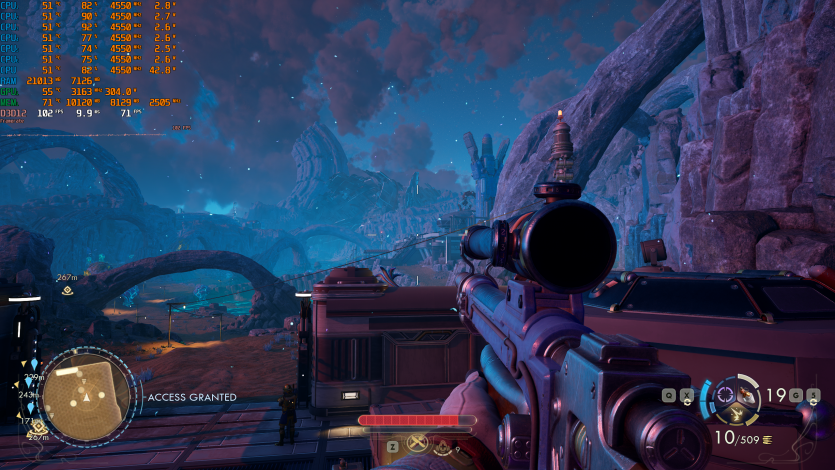Select the 267m quest waypoint marker above the minimap
Viewport: 835px width, 470px height.
point(66,290)
